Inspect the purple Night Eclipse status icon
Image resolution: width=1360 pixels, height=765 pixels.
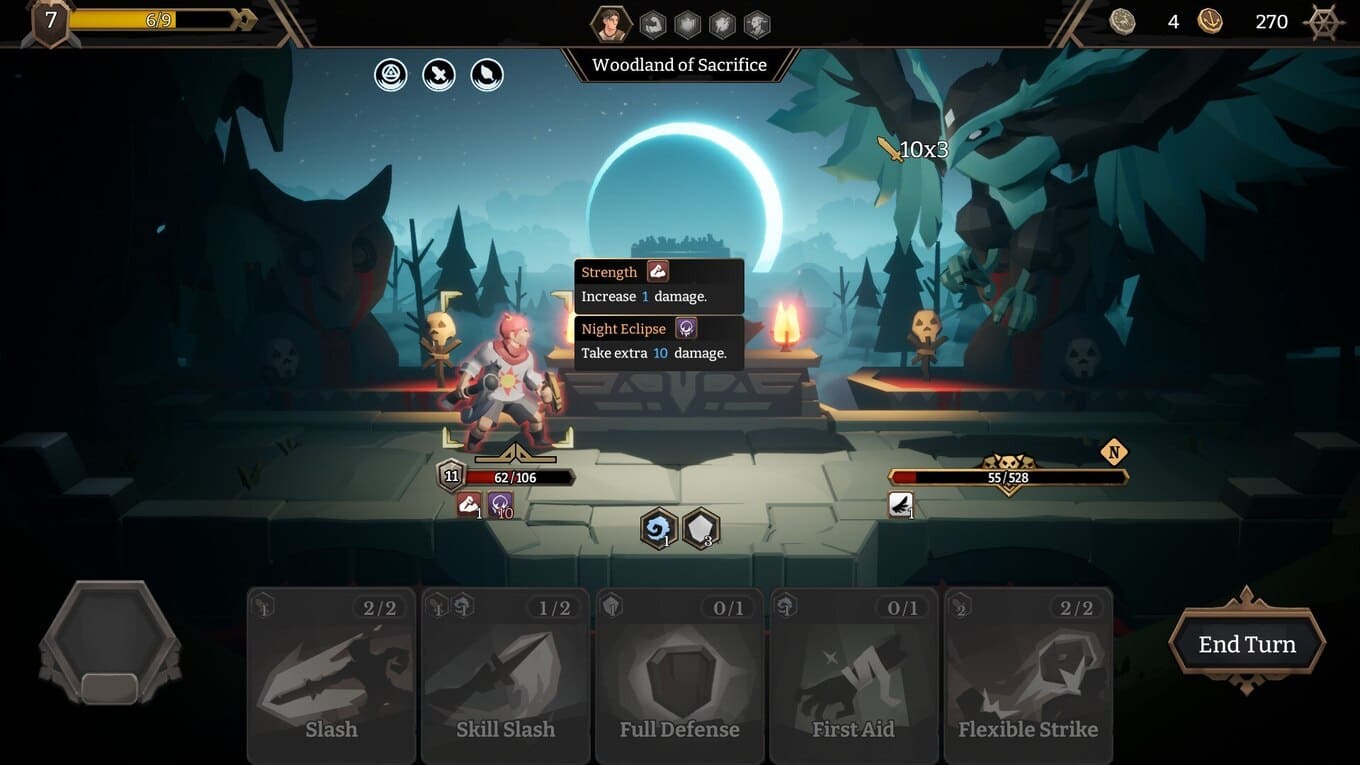[500, 504]
